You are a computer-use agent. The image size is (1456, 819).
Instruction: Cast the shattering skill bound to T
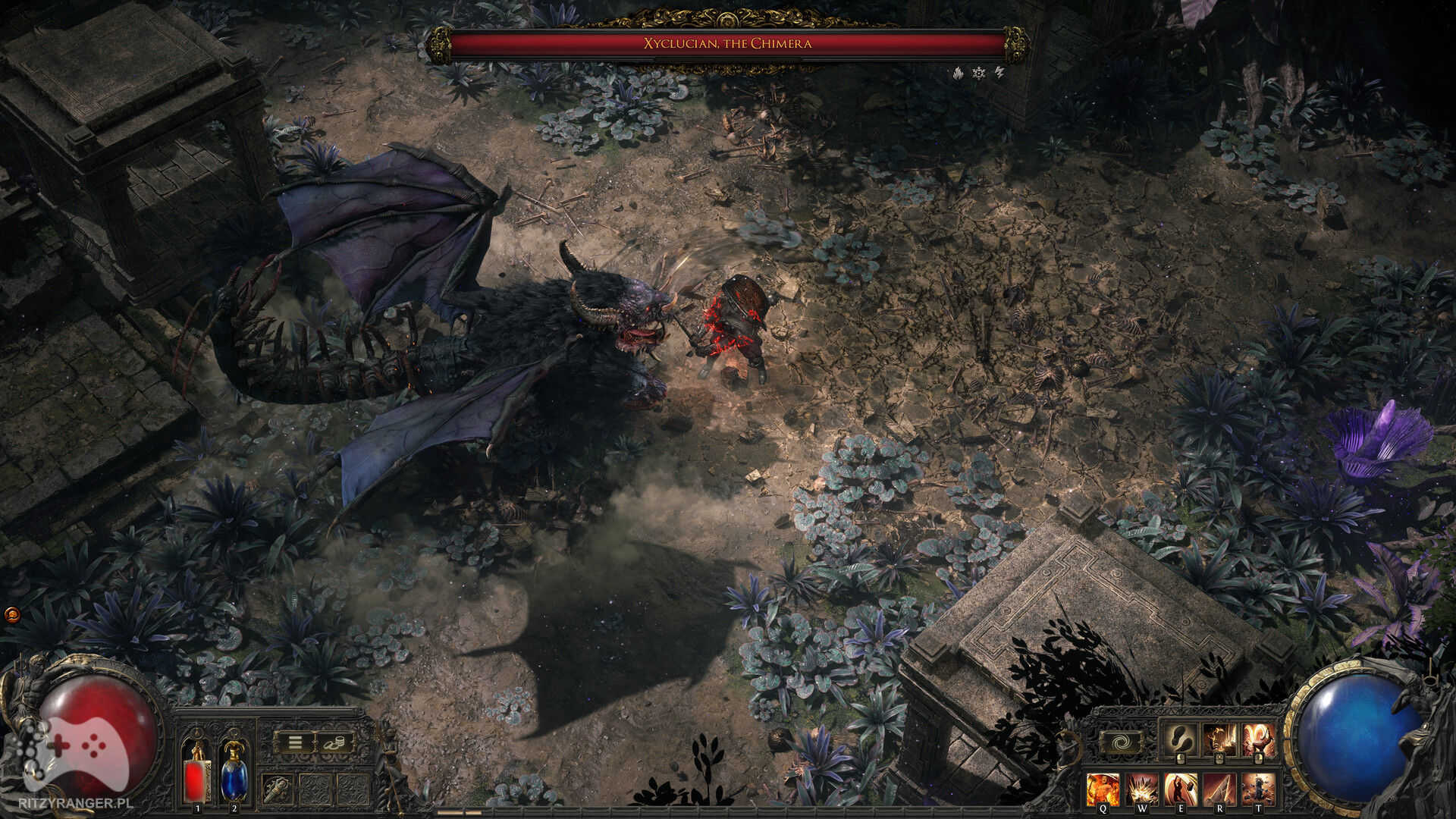point(1259,789)
